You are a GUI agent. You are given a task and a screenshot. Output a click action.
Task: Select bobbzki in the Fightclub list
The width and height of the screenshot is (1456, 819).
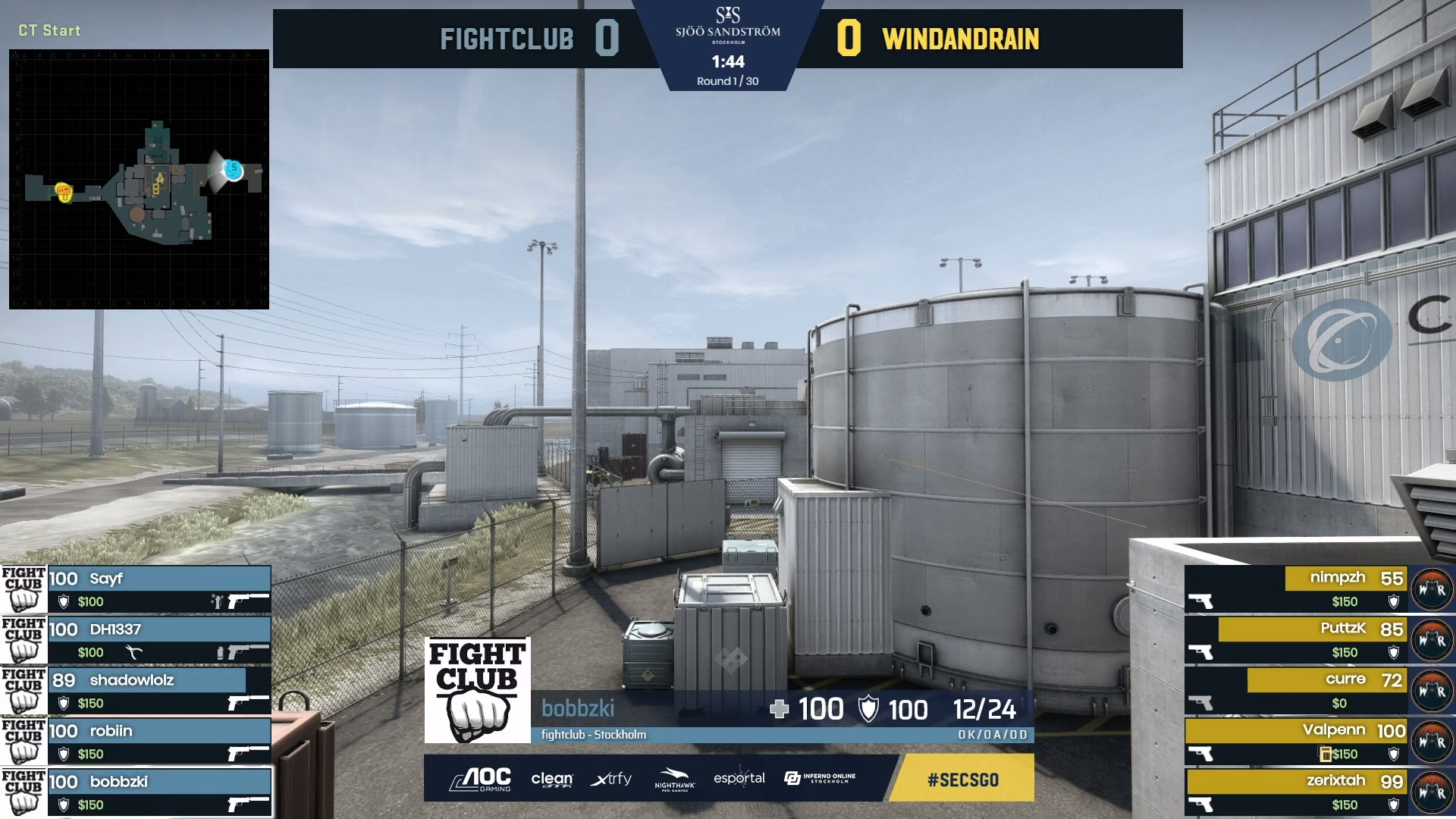pos(158,792)
